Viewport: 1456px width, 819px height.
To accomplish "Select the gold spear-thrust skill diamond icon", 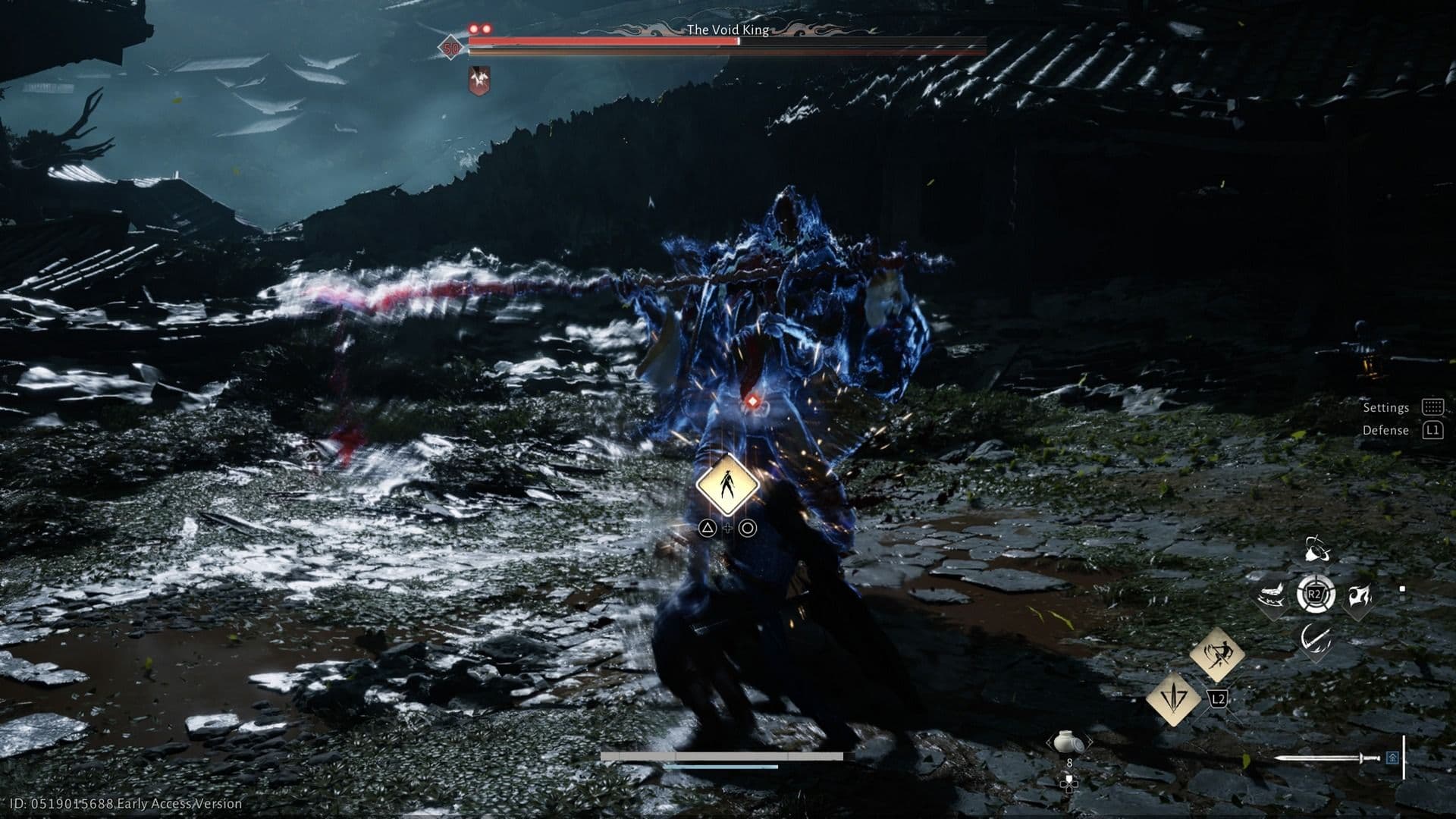I will pos(1173,699).
